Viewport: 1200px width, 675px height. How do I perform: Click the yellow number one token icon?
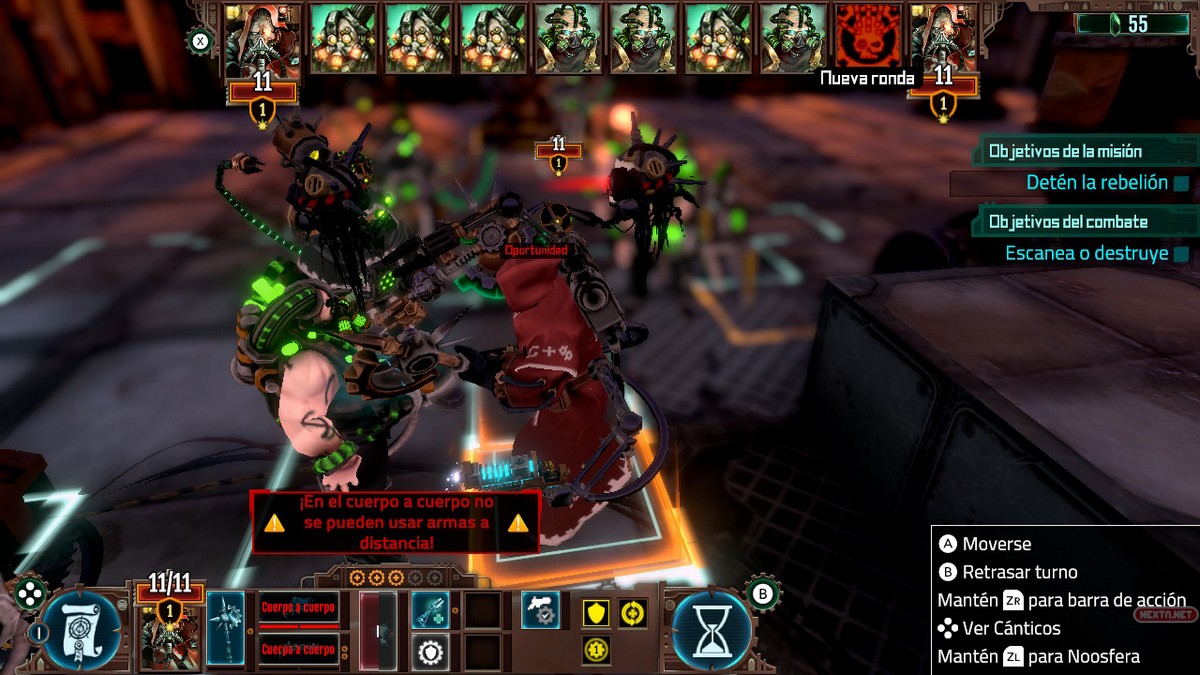(596, 650)
